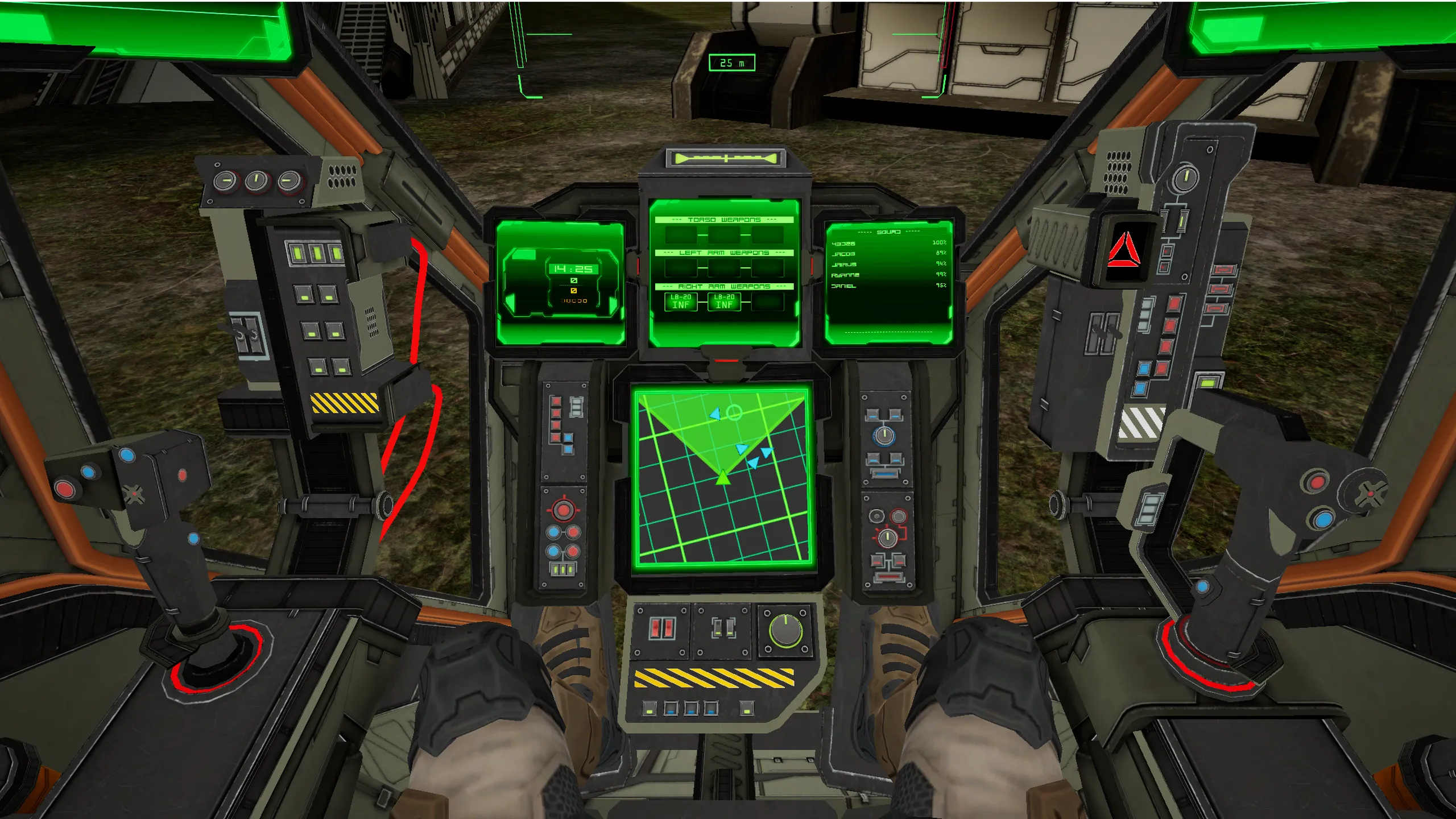Select Jairus in the squad list
1456x819 pixels.
click(x=843, y=264)
